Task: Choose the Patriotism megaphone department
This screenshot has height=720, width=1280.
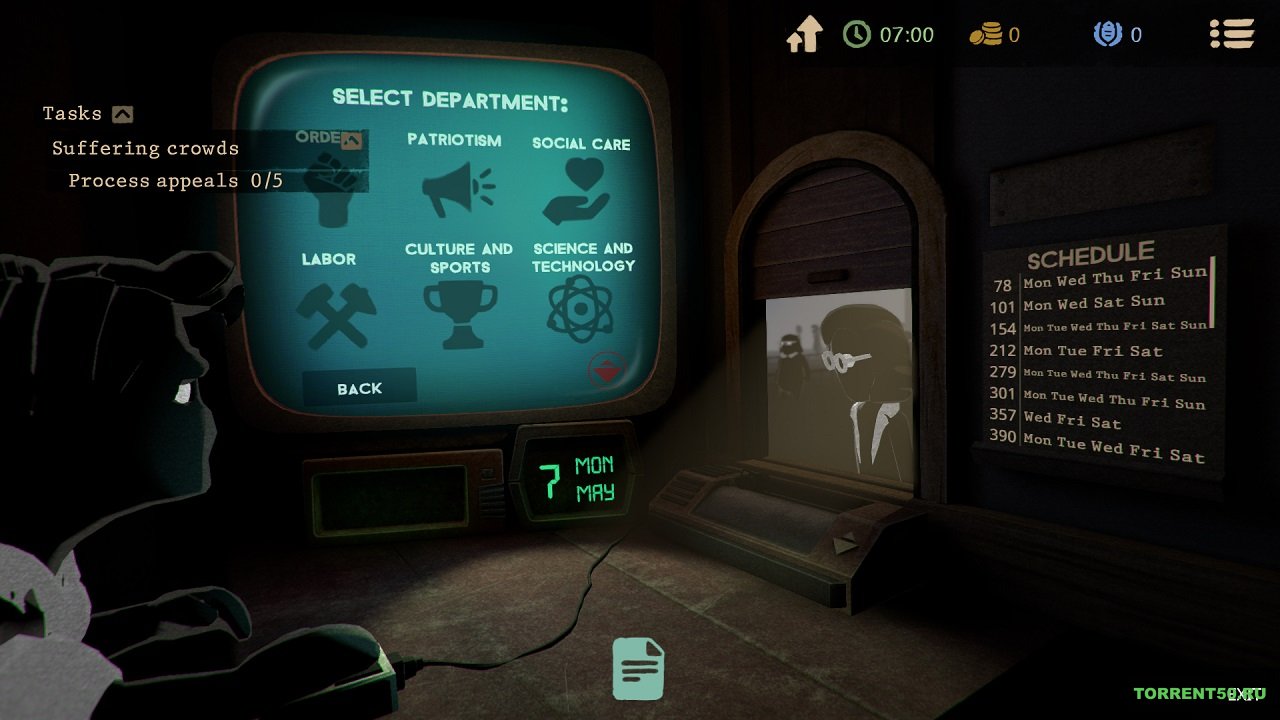Action: pos(457,185)
